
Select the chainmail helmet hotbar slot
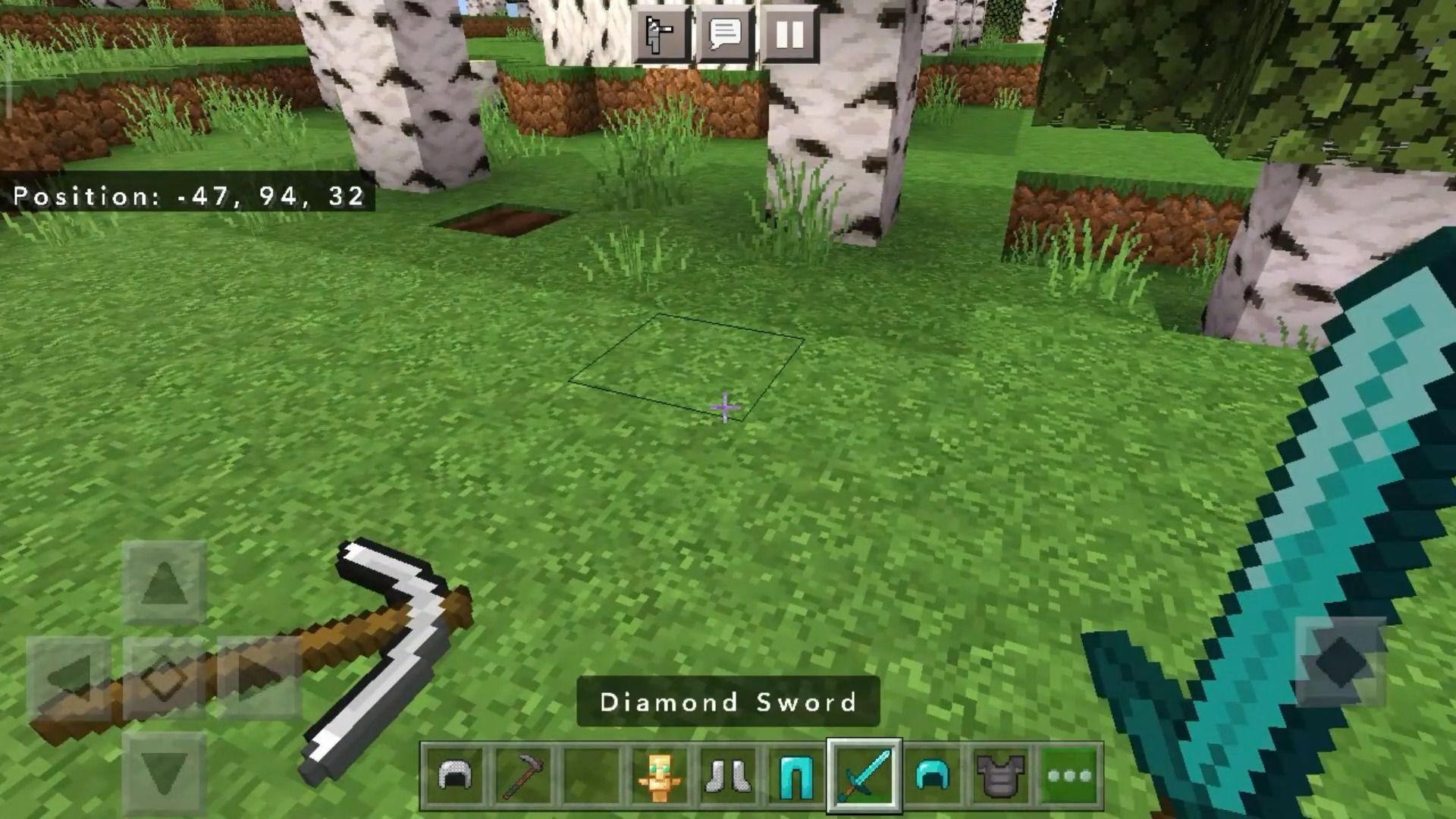pyautogui.click(x=456, y=776)
